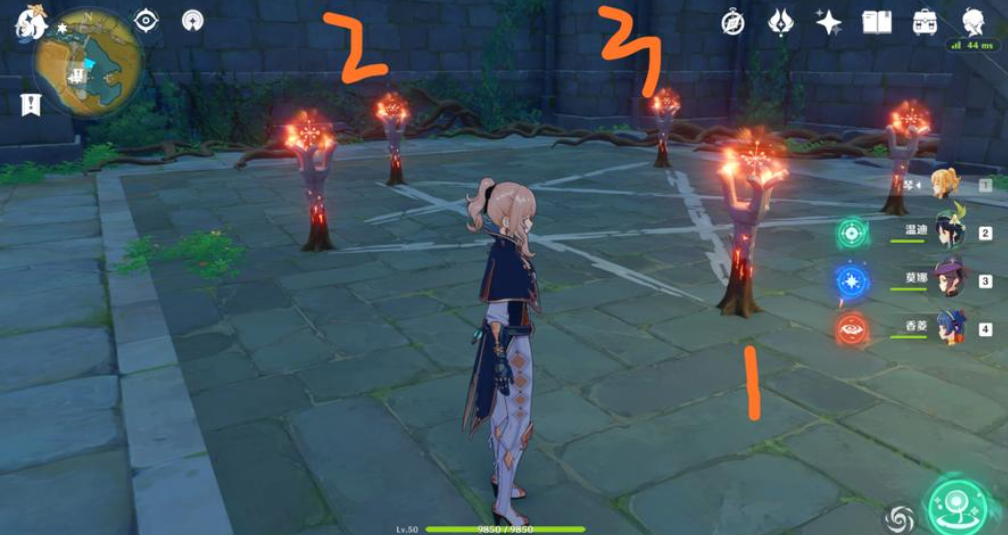Open the backpack inventory

[925, 22]
